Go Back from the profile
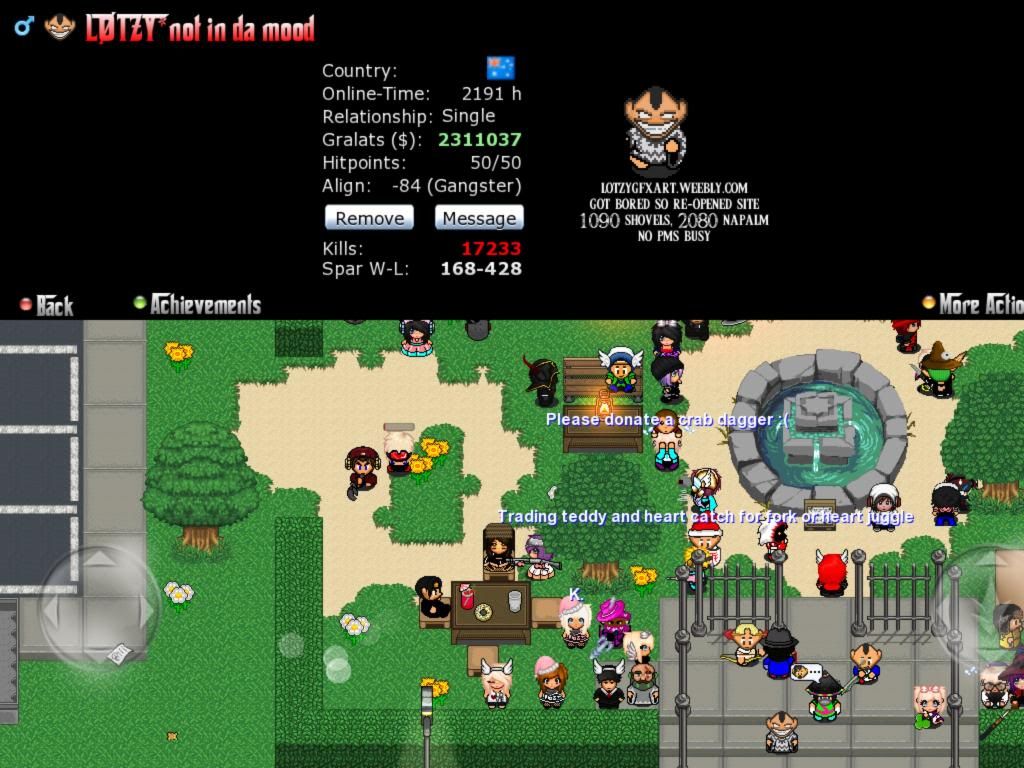Screen dimensions: 1024x768 (47, 305)
